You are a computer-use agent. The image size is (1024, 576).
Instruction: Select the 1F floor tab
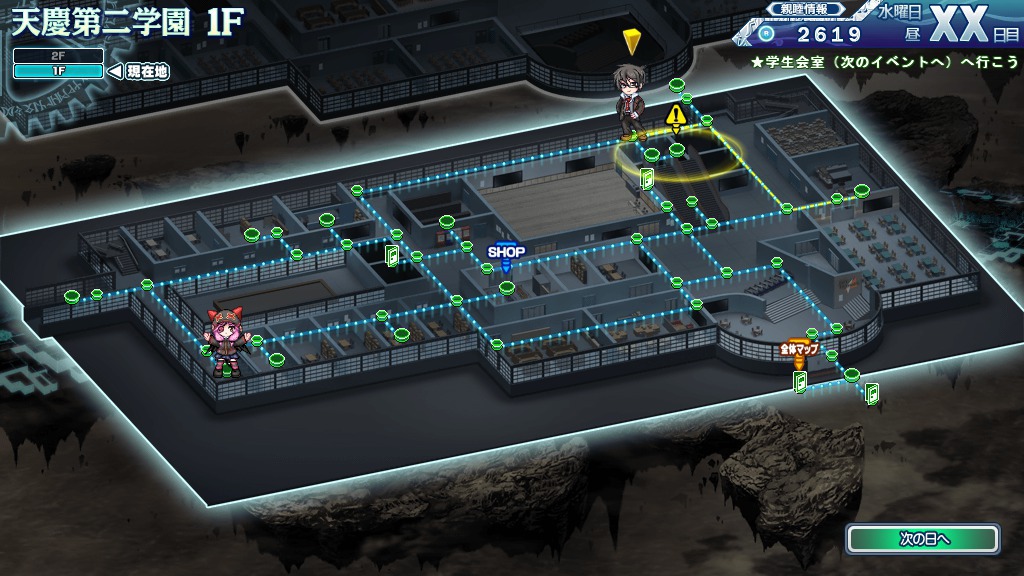58,71
